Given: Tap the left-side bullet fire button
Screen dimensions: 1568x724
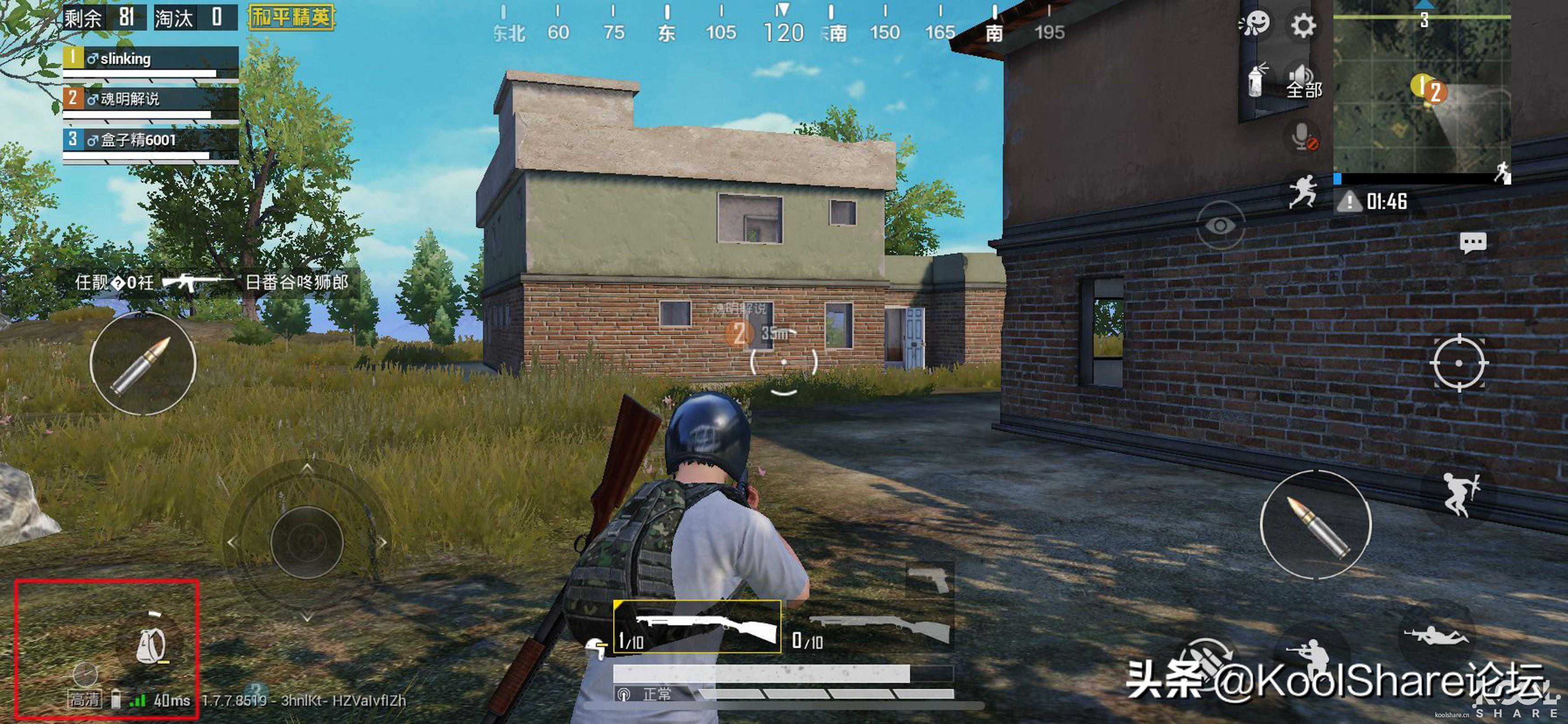Looking at the screenshot, I should [142, 364].
